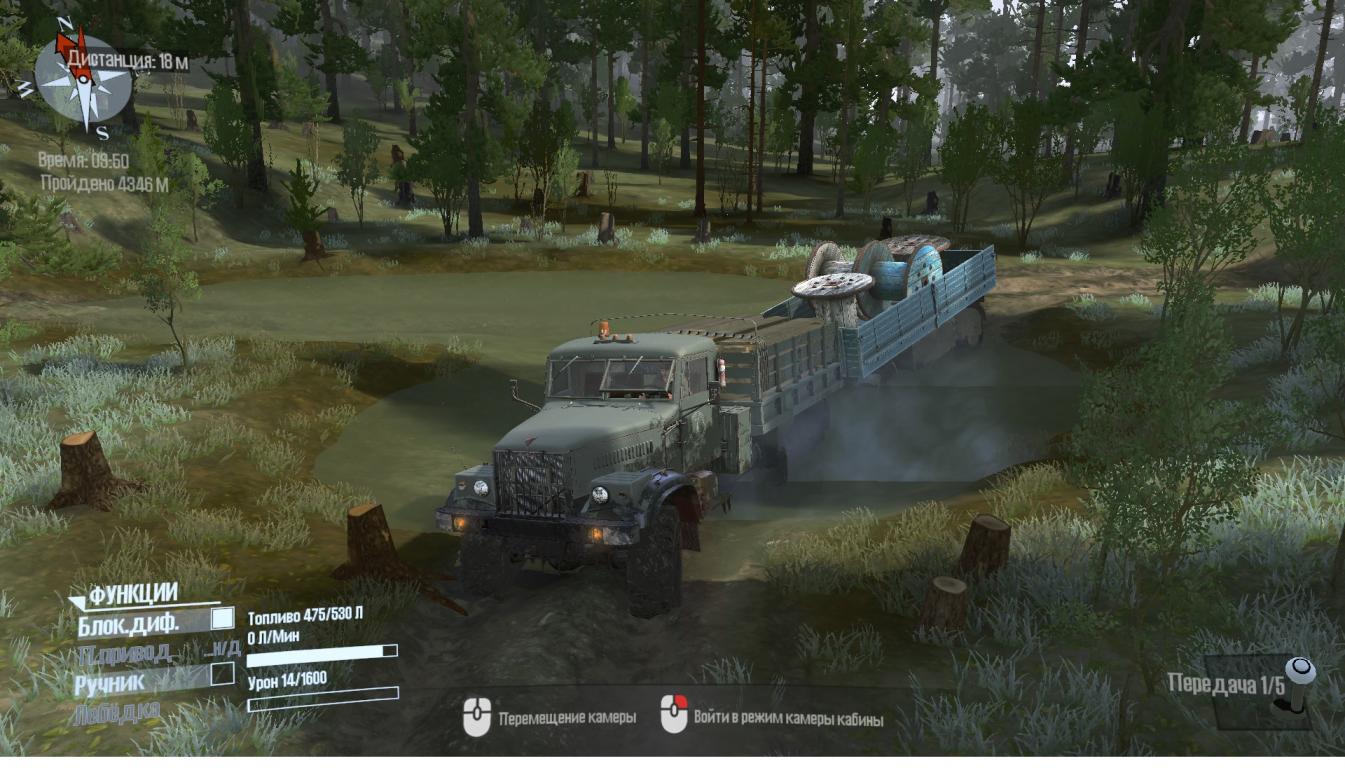
Task: Toggle the Ручник handbrake function
Action: click(x=222, y=675)
